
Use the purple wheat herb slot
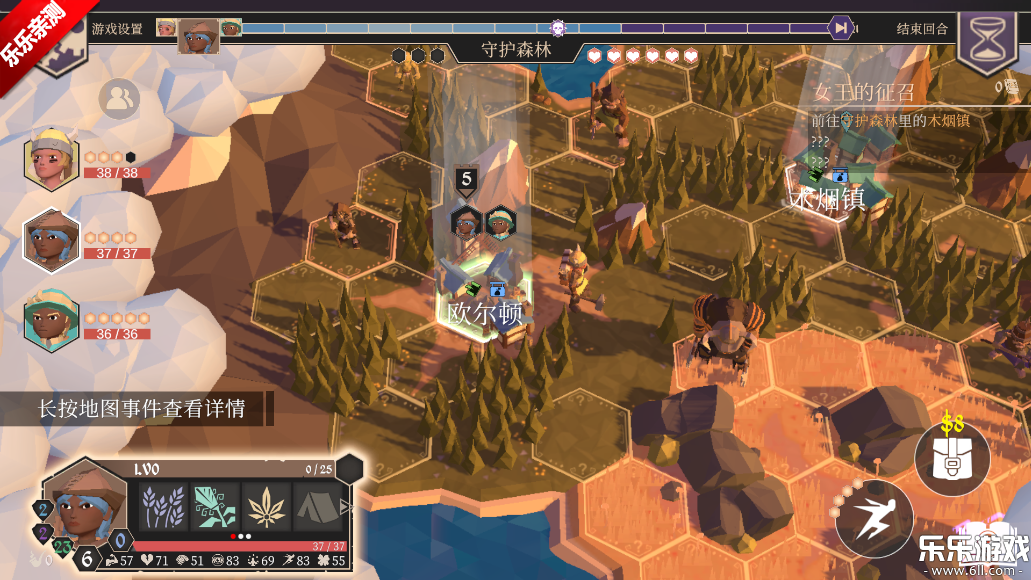click(163, 507)
